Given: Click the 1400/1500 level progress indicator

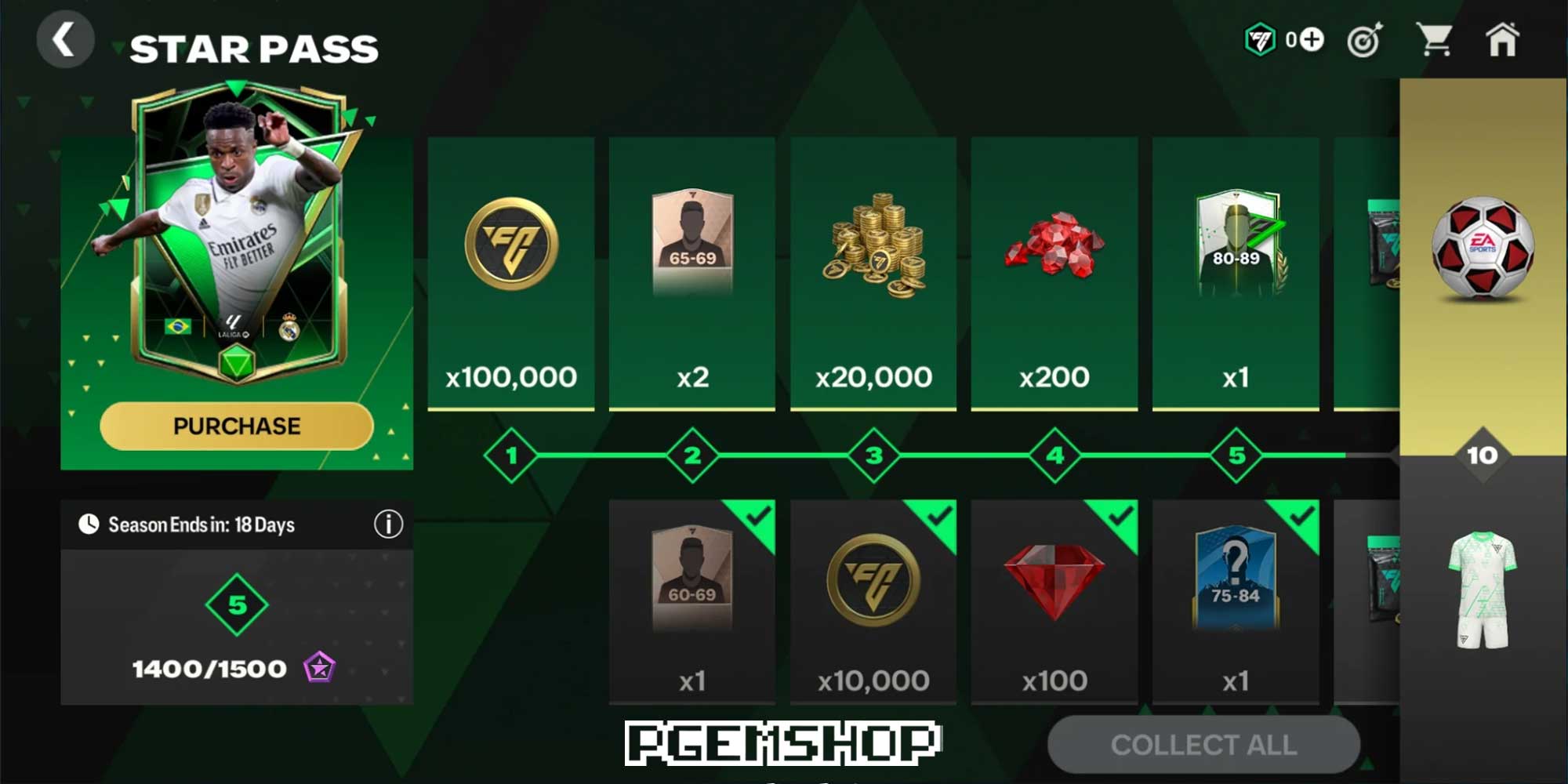Looking at the screenshot, I should tap(208, 669).
